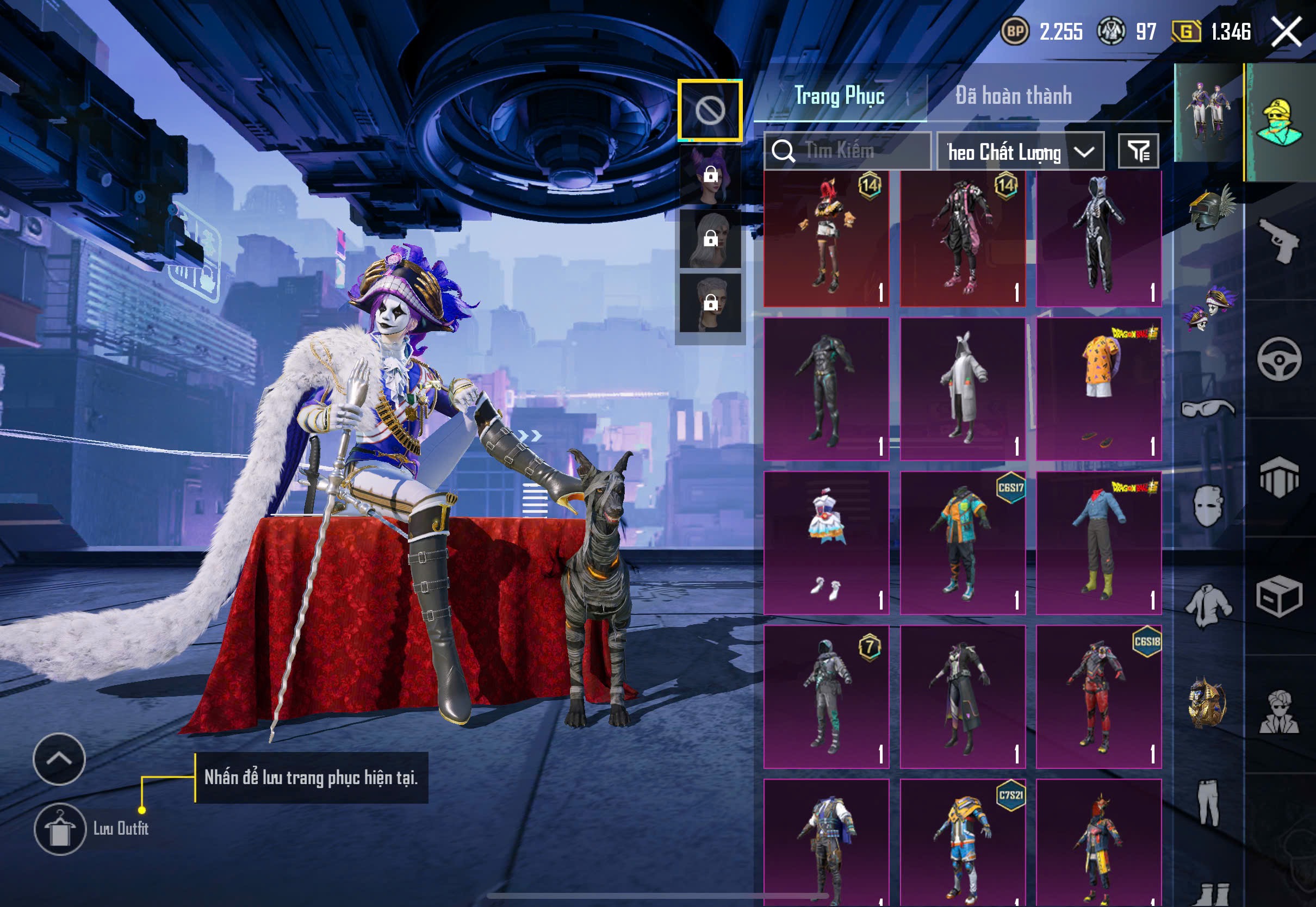This screenshot has height=907, width=1316.
Task: Save the outfit with Lưu Outfit
Action: [60, 829]
